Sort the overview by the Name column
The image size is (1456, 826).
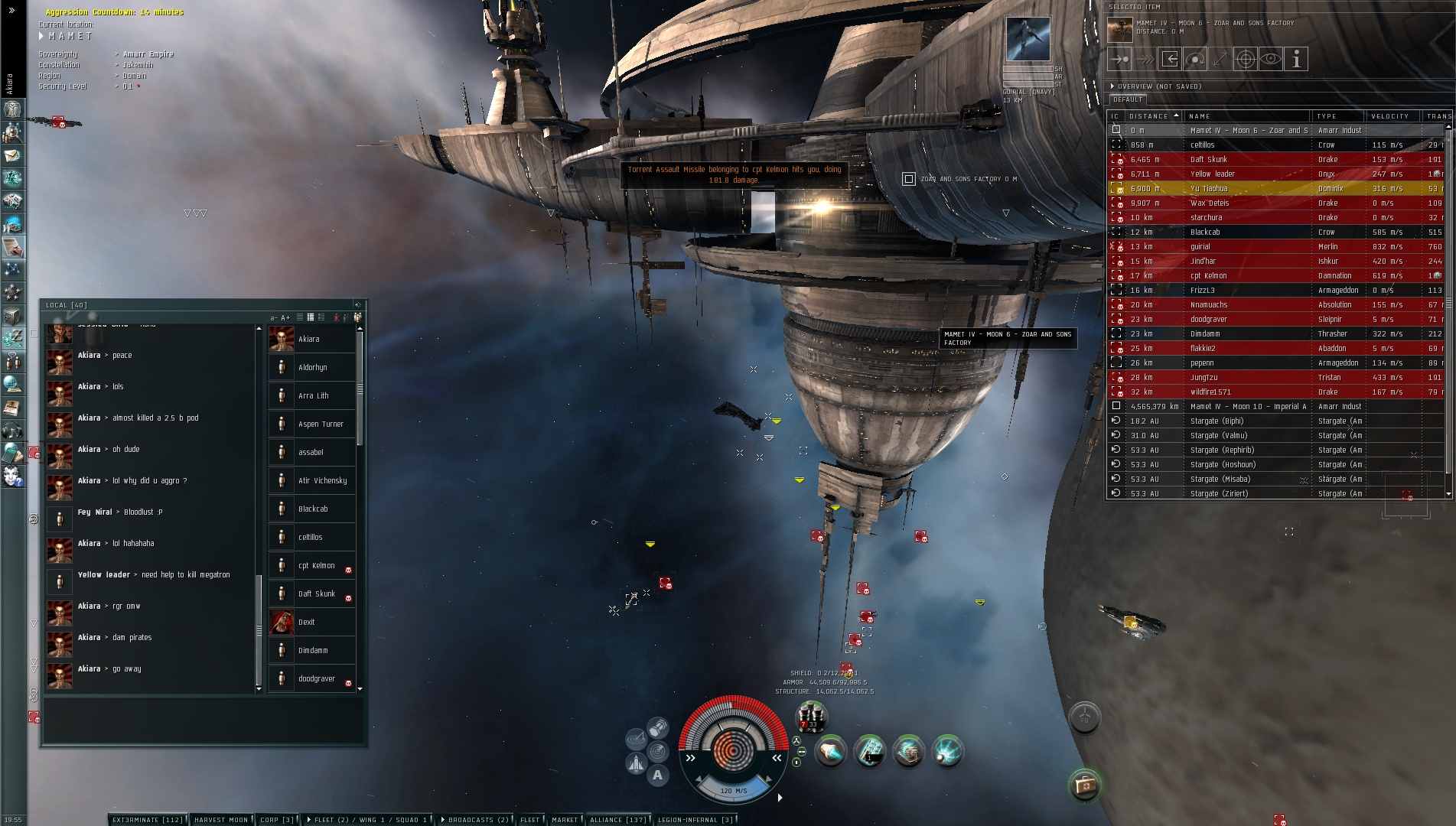[x=1246, y=116]
